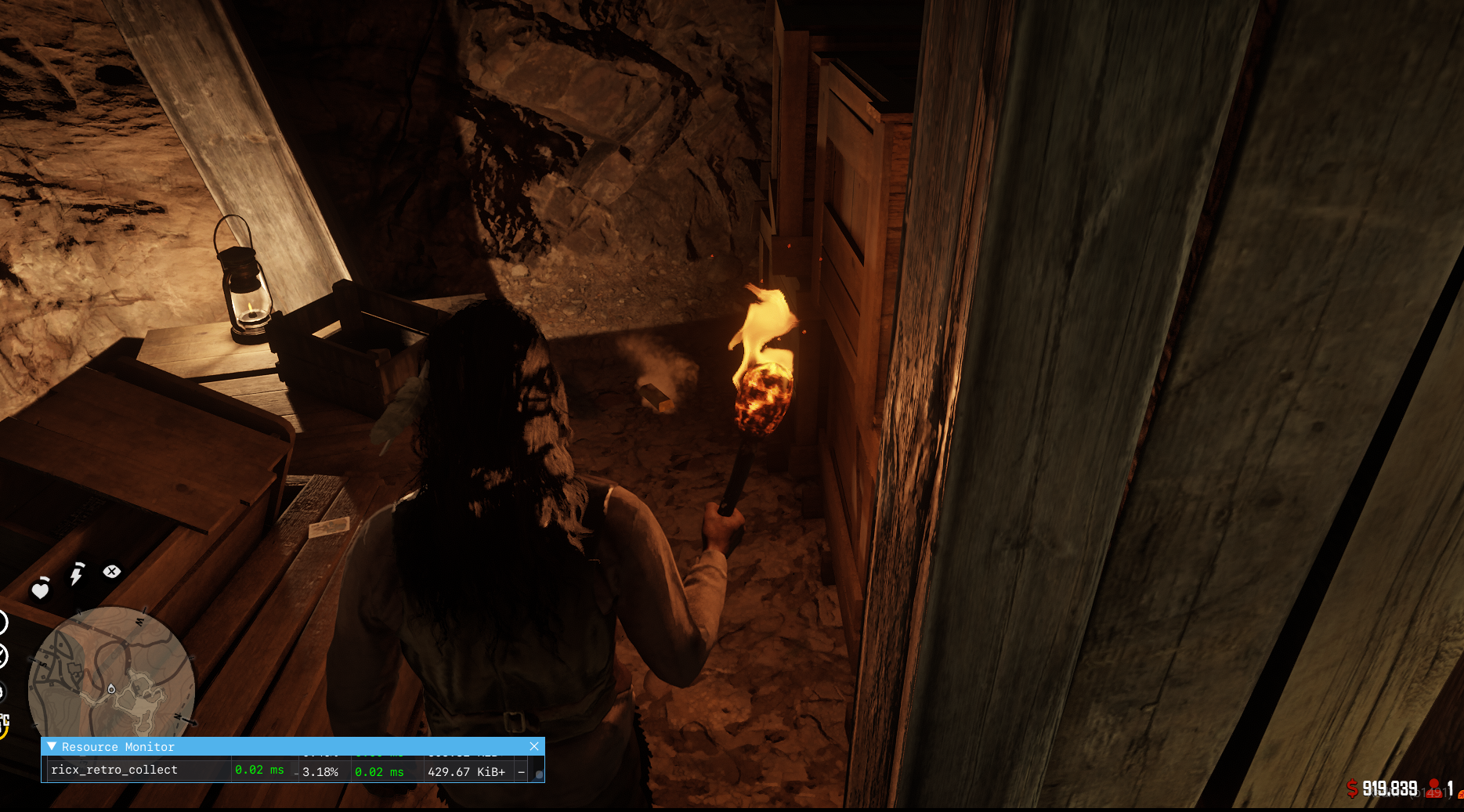Collapse the Resource Monitor panel arrow
Screen dimensions: 1464x812
pos(52,746)
